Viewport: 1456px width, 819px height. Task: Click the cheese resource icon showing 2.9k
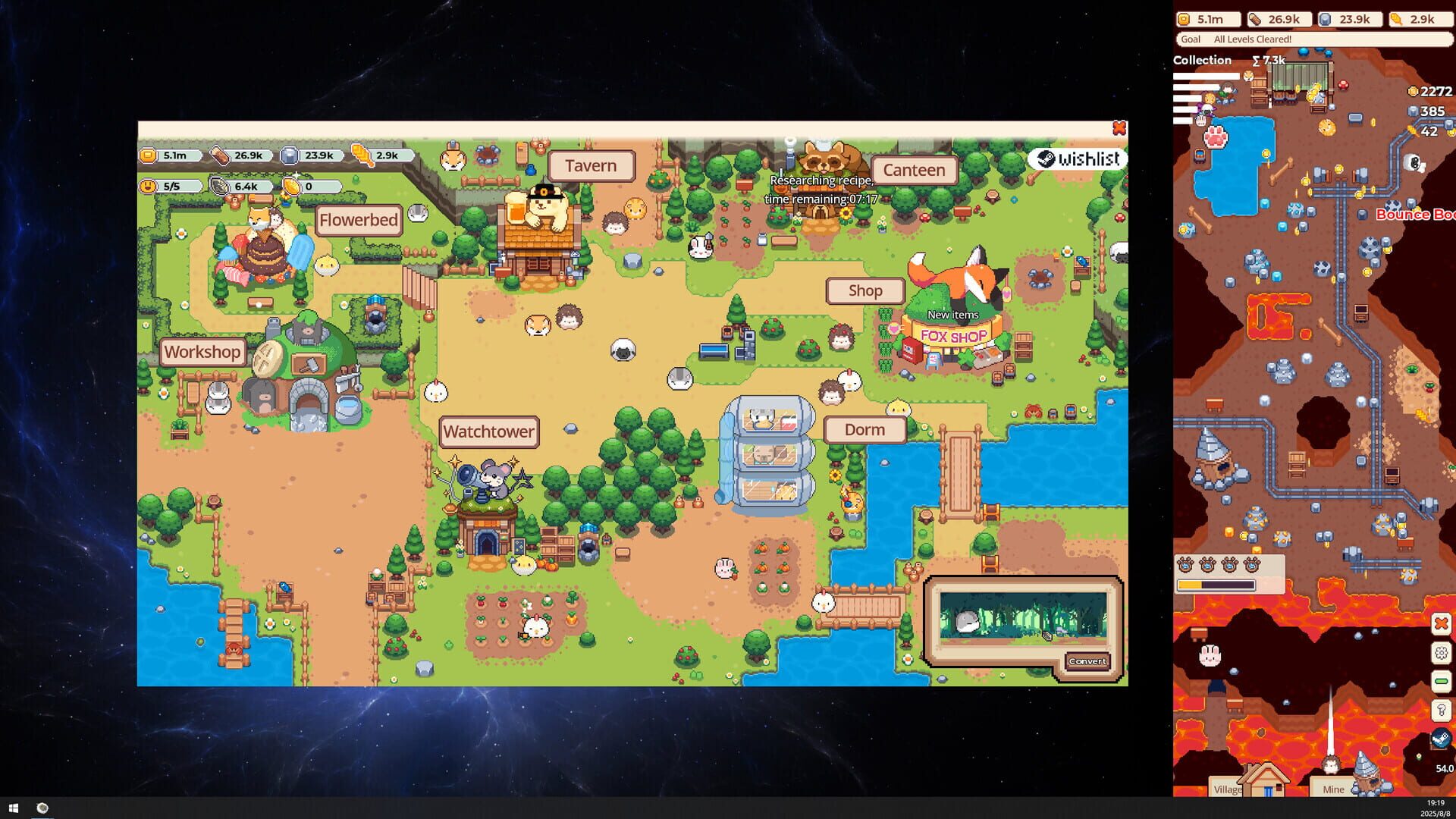(1396, 19)
